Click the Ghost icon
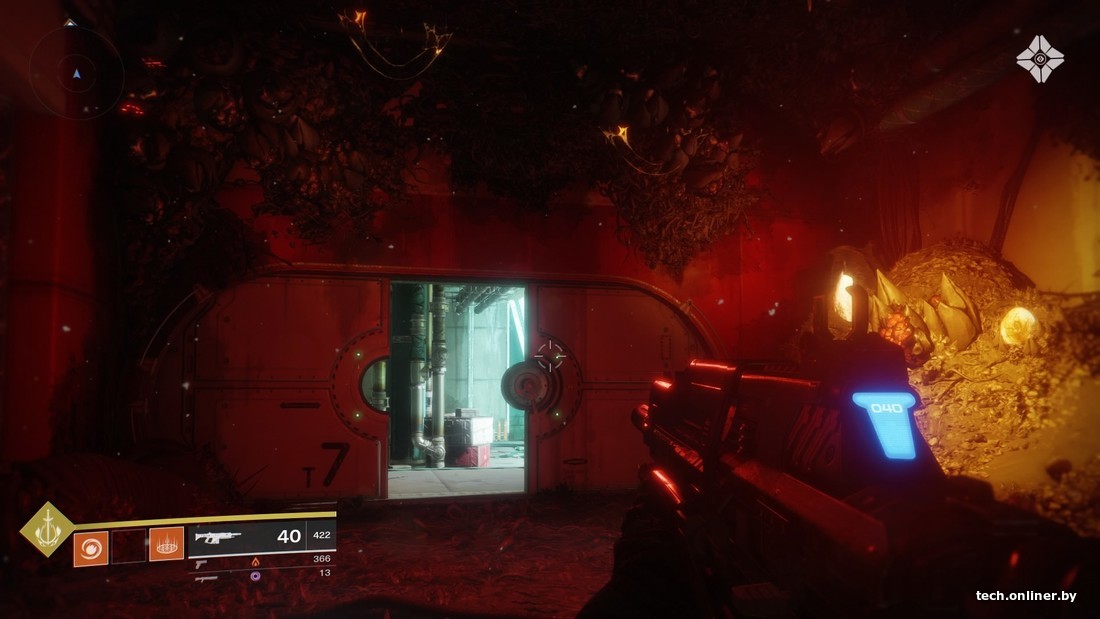 [1040, 58]
